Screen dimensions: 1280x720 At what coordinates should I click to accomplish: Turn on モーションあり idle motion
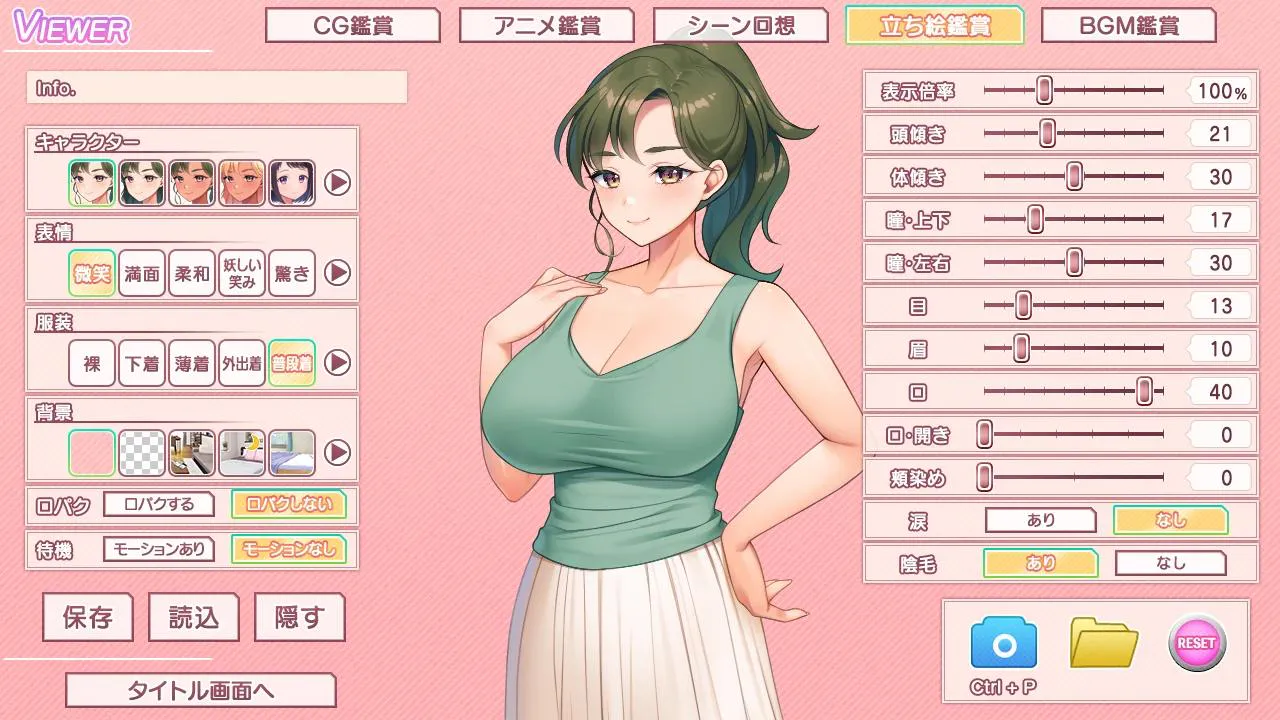(x=159, y=549)
